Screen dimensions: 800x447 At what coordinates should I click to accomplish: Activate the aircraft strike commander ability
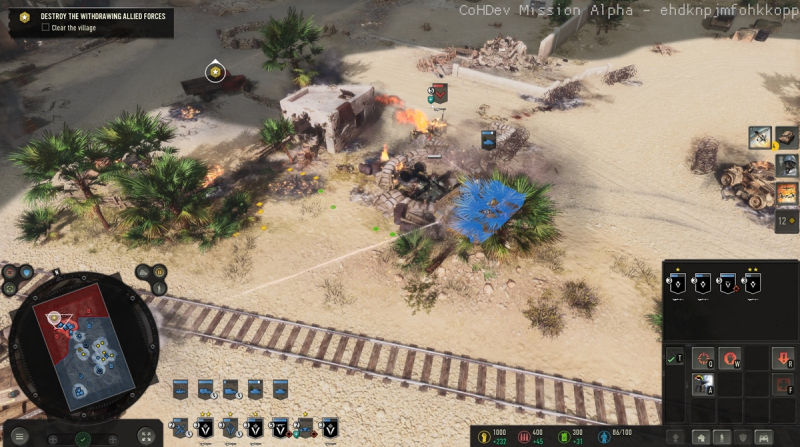[761, 138]
